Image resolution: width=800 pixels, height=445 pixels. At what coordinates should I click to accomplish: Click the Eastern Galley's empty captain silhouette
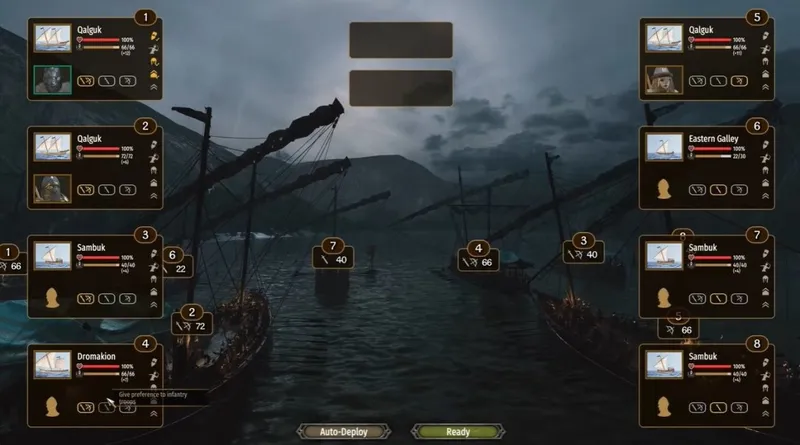663,189
